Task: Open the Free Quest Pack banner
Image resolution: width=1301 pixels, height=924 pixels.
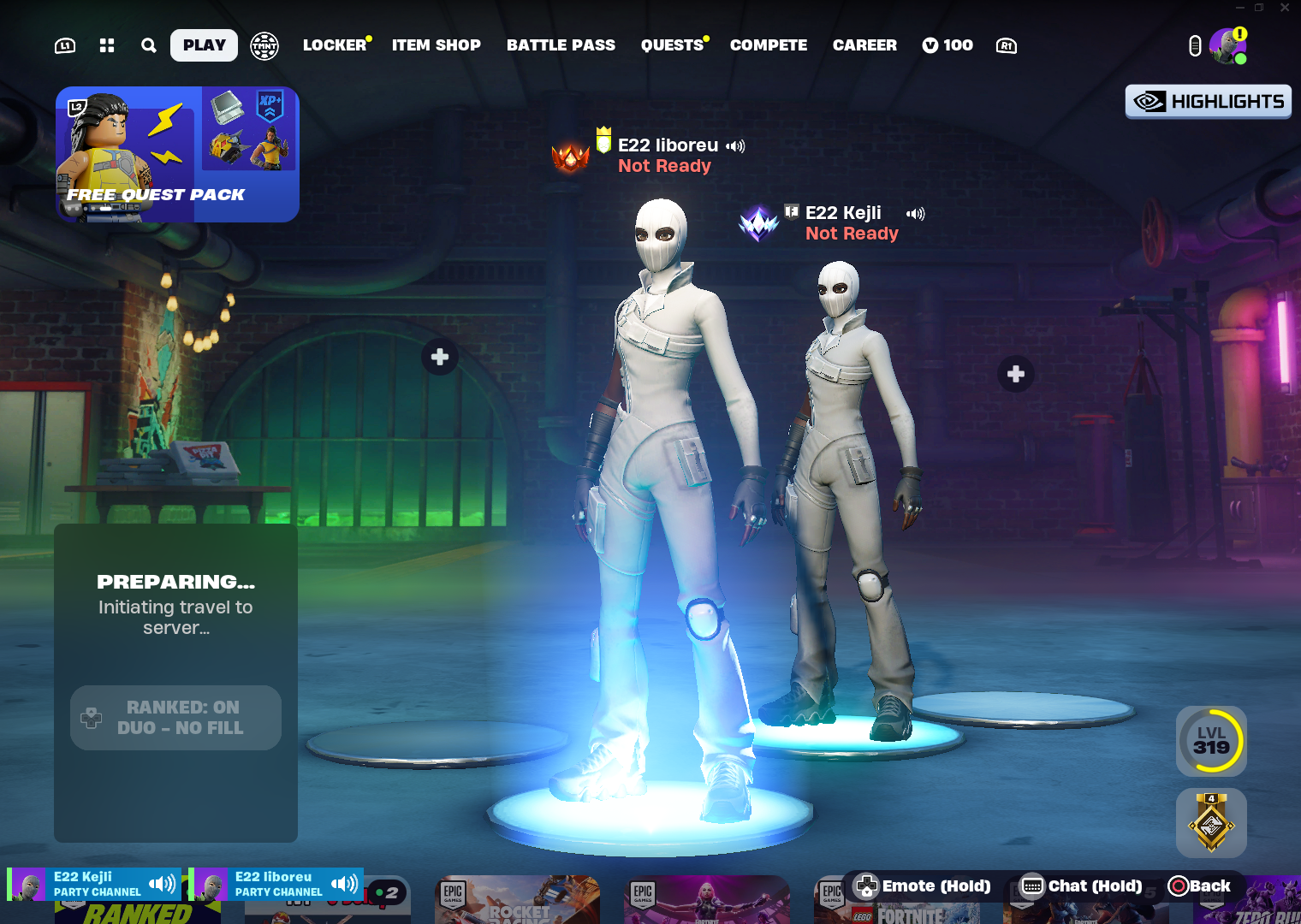Action: [177, 154]
